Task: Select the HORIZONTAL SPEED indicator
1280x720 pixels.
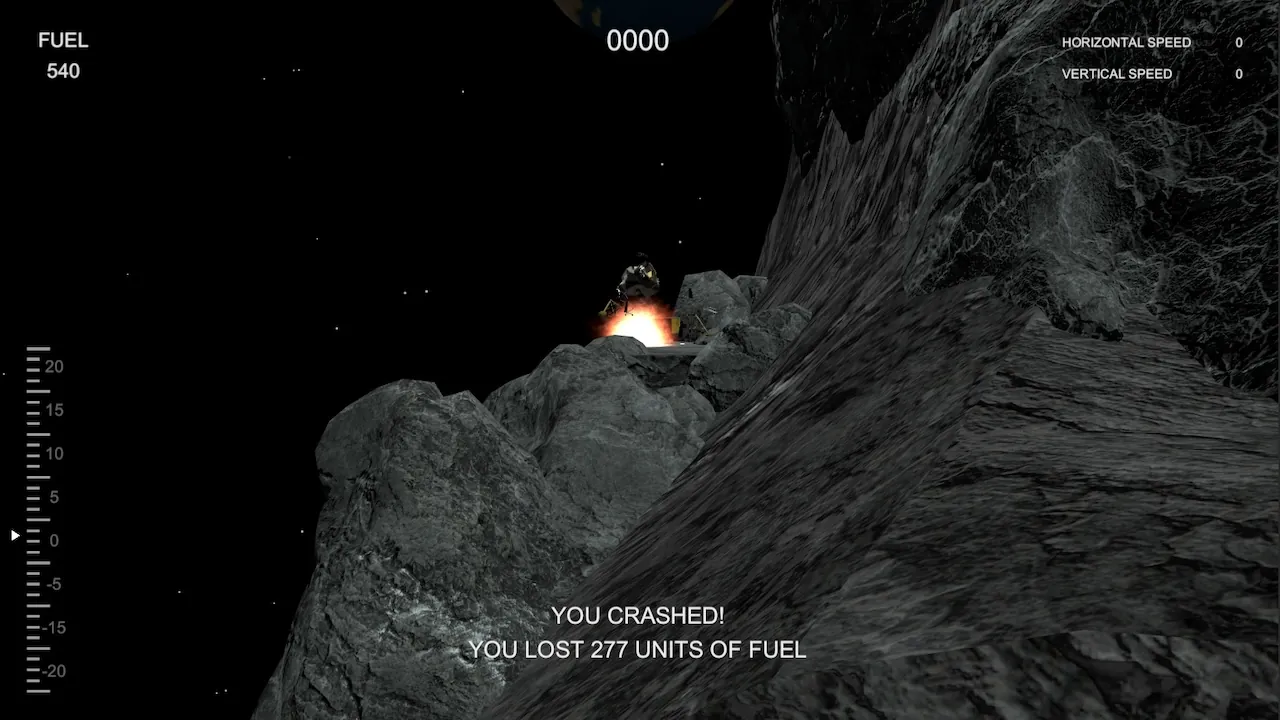Action: pyautogui.click(x=1126, y=43)
